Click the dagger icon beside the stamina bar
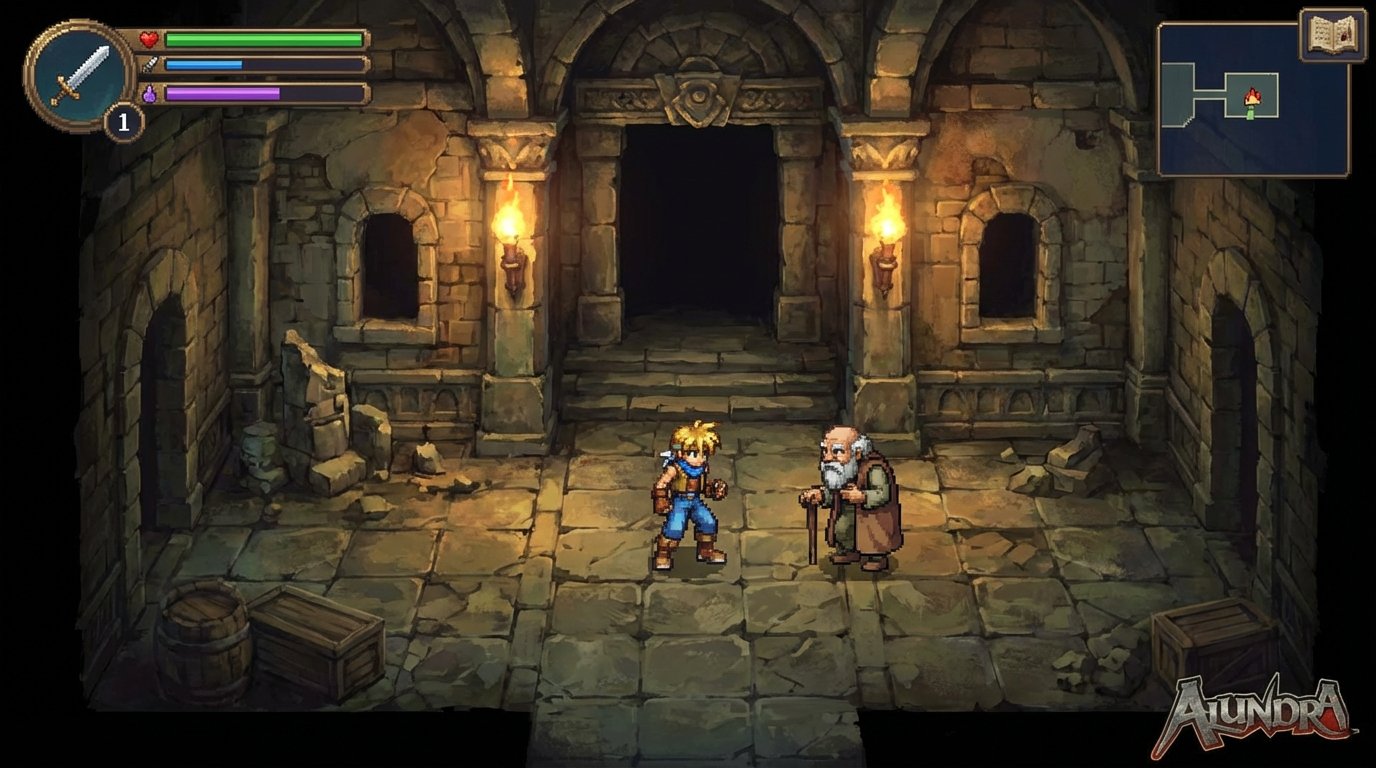Viewport: 1376px width, 768px height. [x=151, y=65]
